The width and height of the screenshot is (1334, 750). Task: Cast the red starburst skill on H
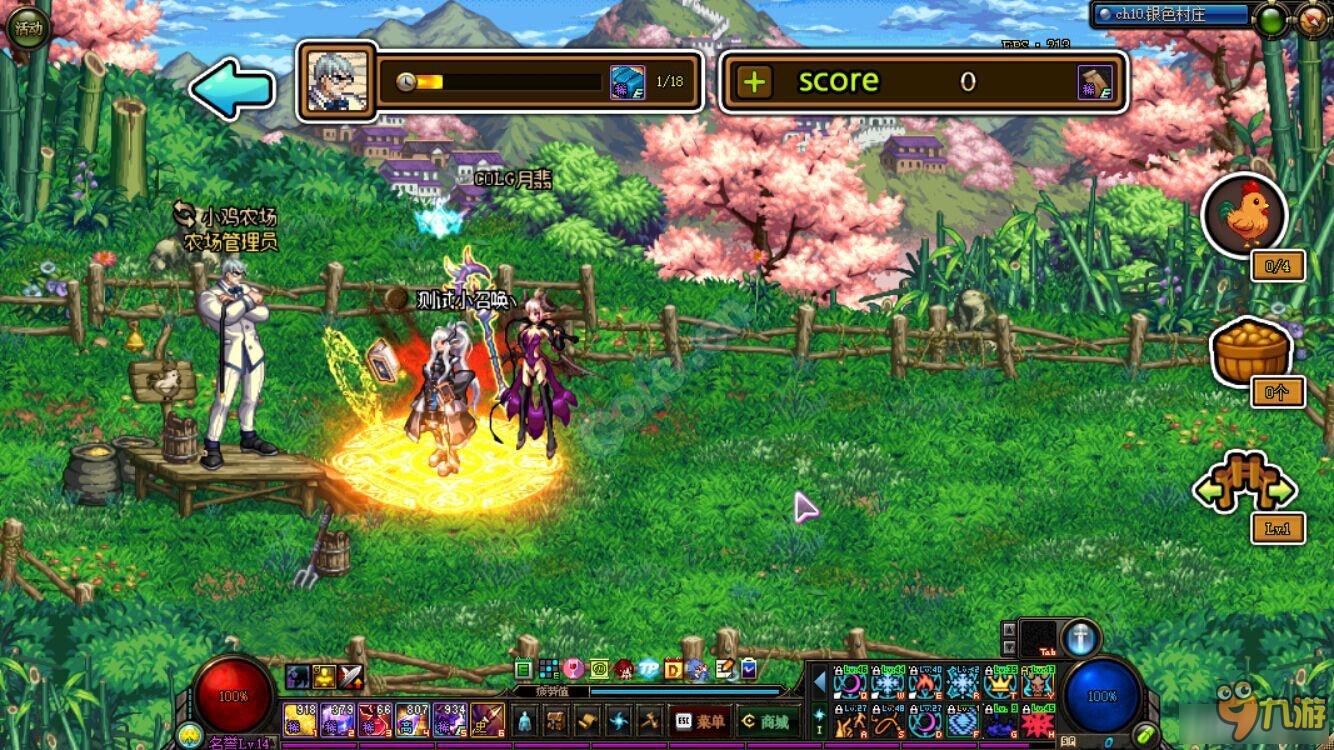click(1037, 721)
